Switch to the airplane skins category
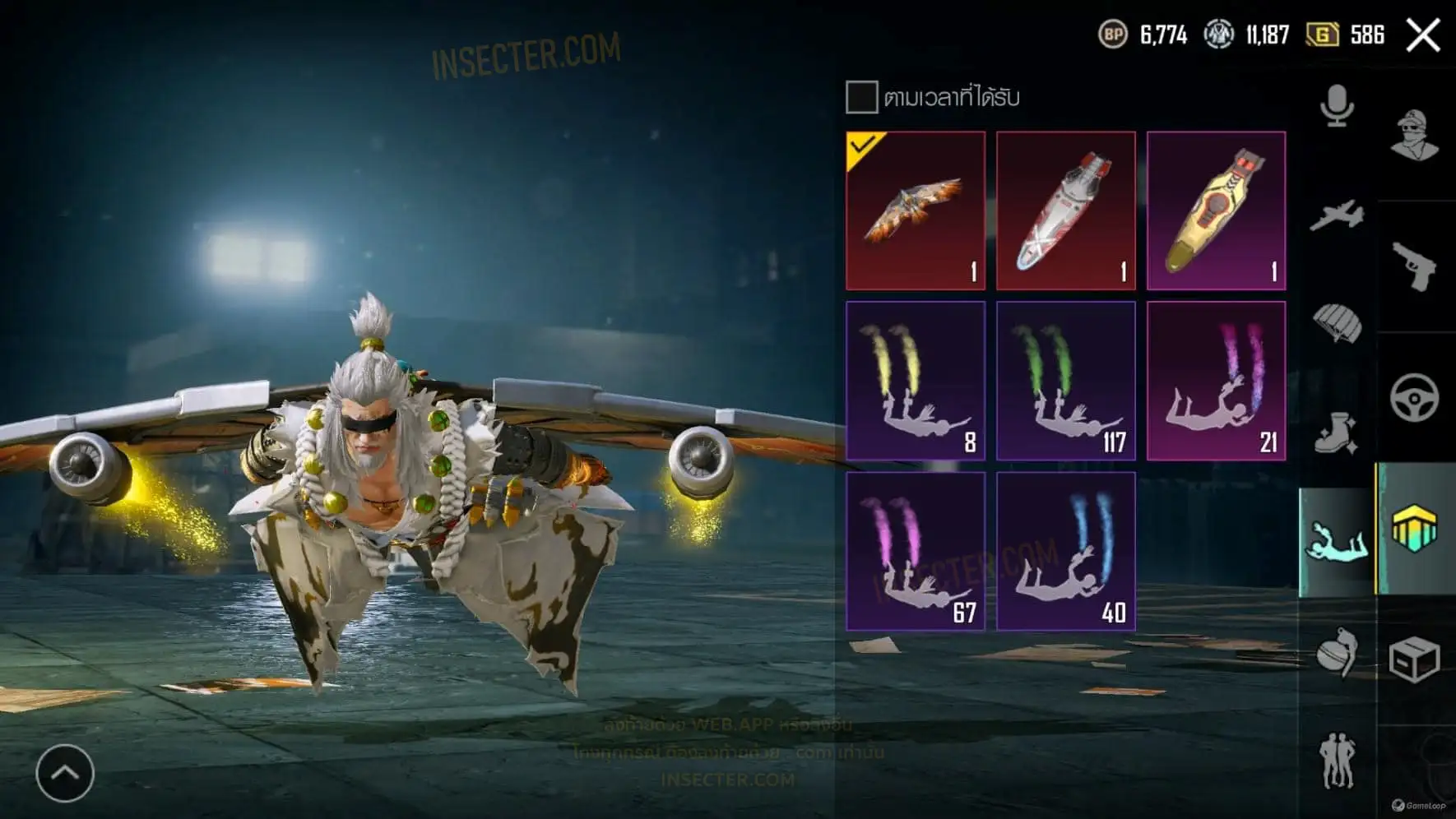 (x=1337, y=215)
